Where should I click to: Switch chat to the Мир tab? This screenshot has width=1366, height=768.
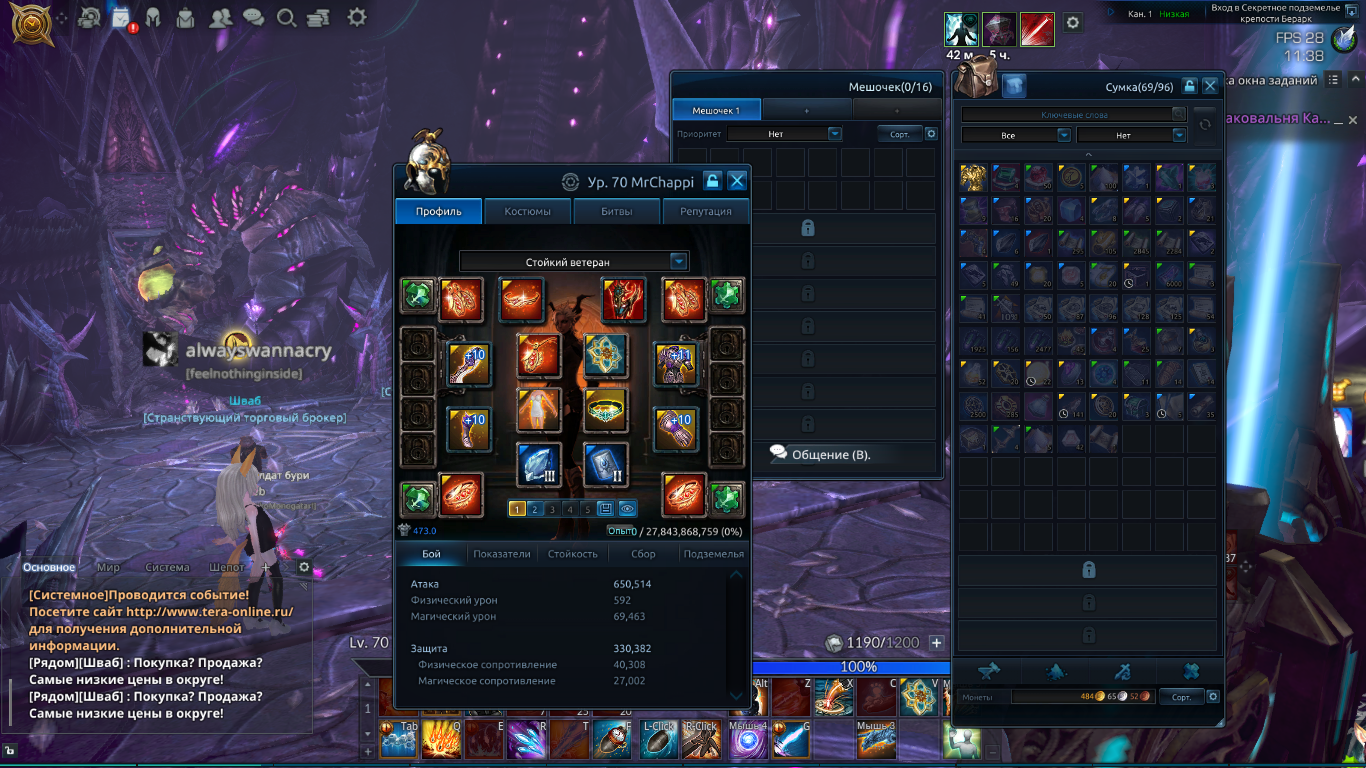tap(108, 567)
